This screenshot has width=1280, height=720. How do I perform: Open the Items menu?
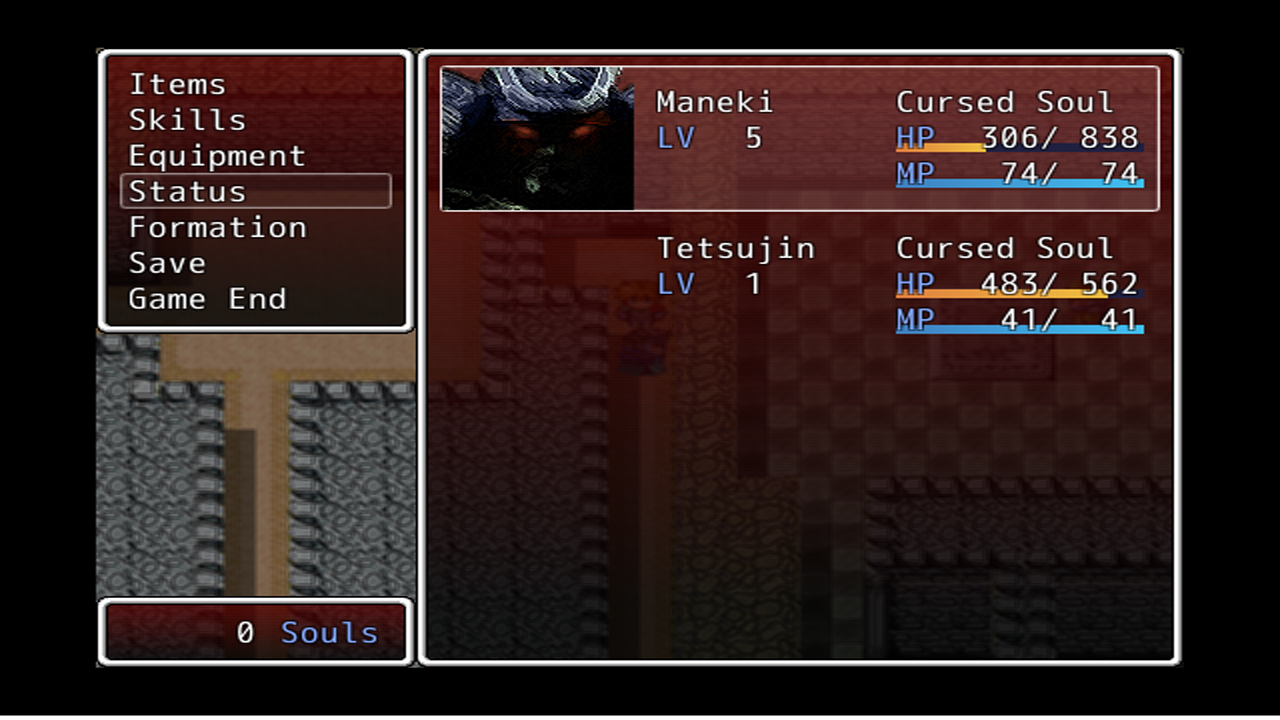(x=177, y=84)
